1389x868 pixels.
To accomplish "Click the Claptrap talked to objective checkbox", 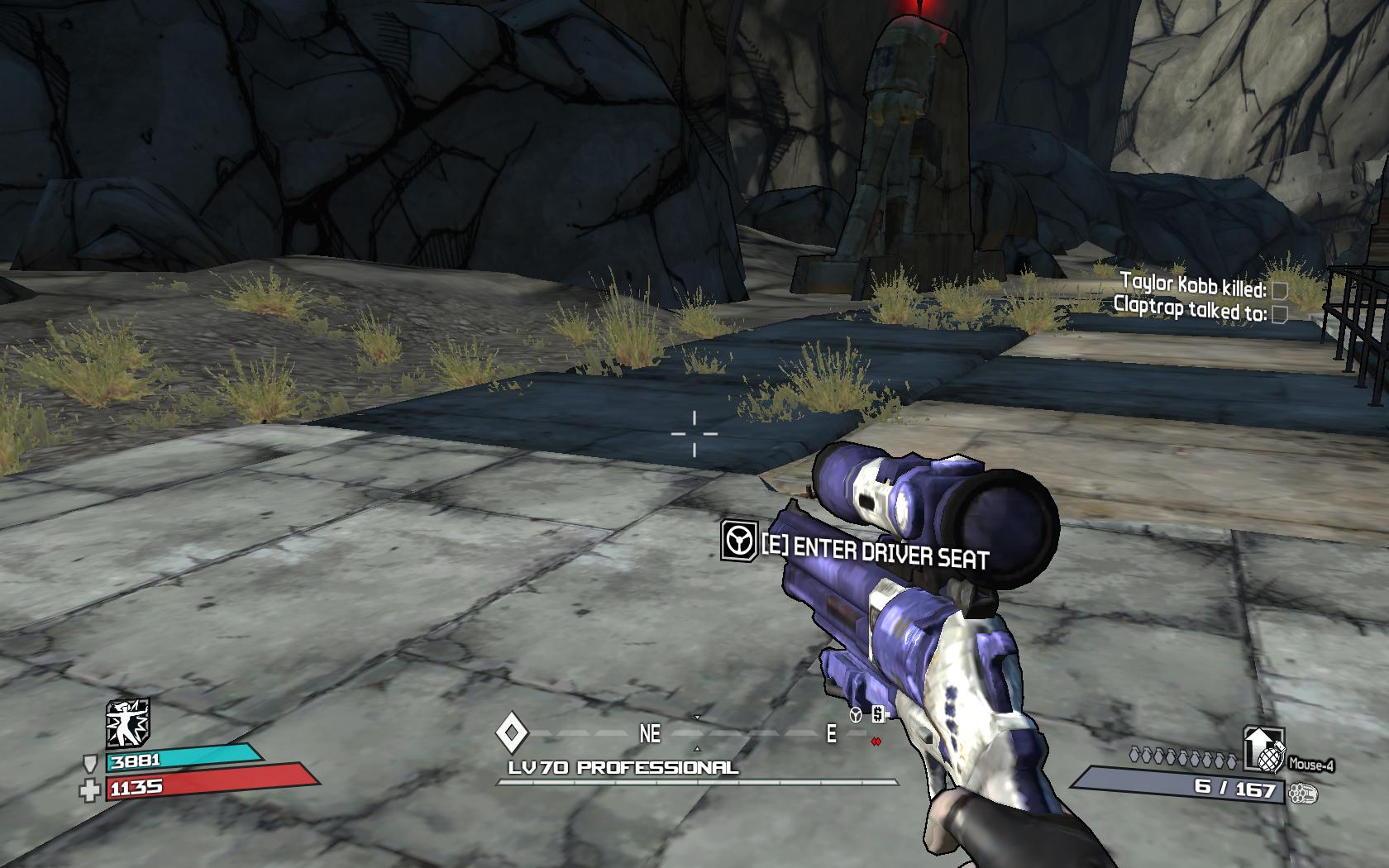I will [1279, 313].
